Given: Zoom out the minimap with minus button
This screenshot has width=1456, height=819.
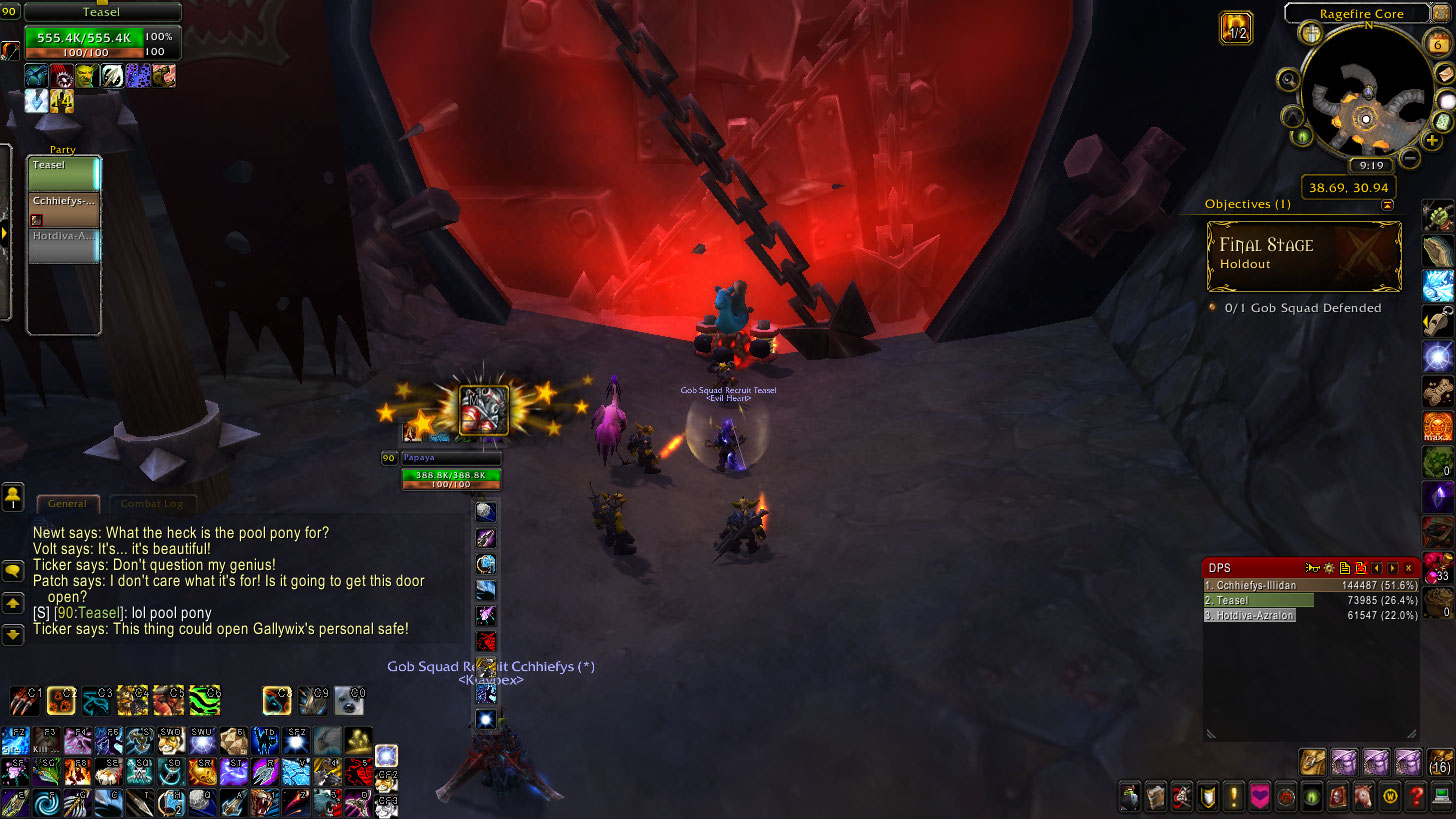Looking at the screenshot, I should [1409, 158].
